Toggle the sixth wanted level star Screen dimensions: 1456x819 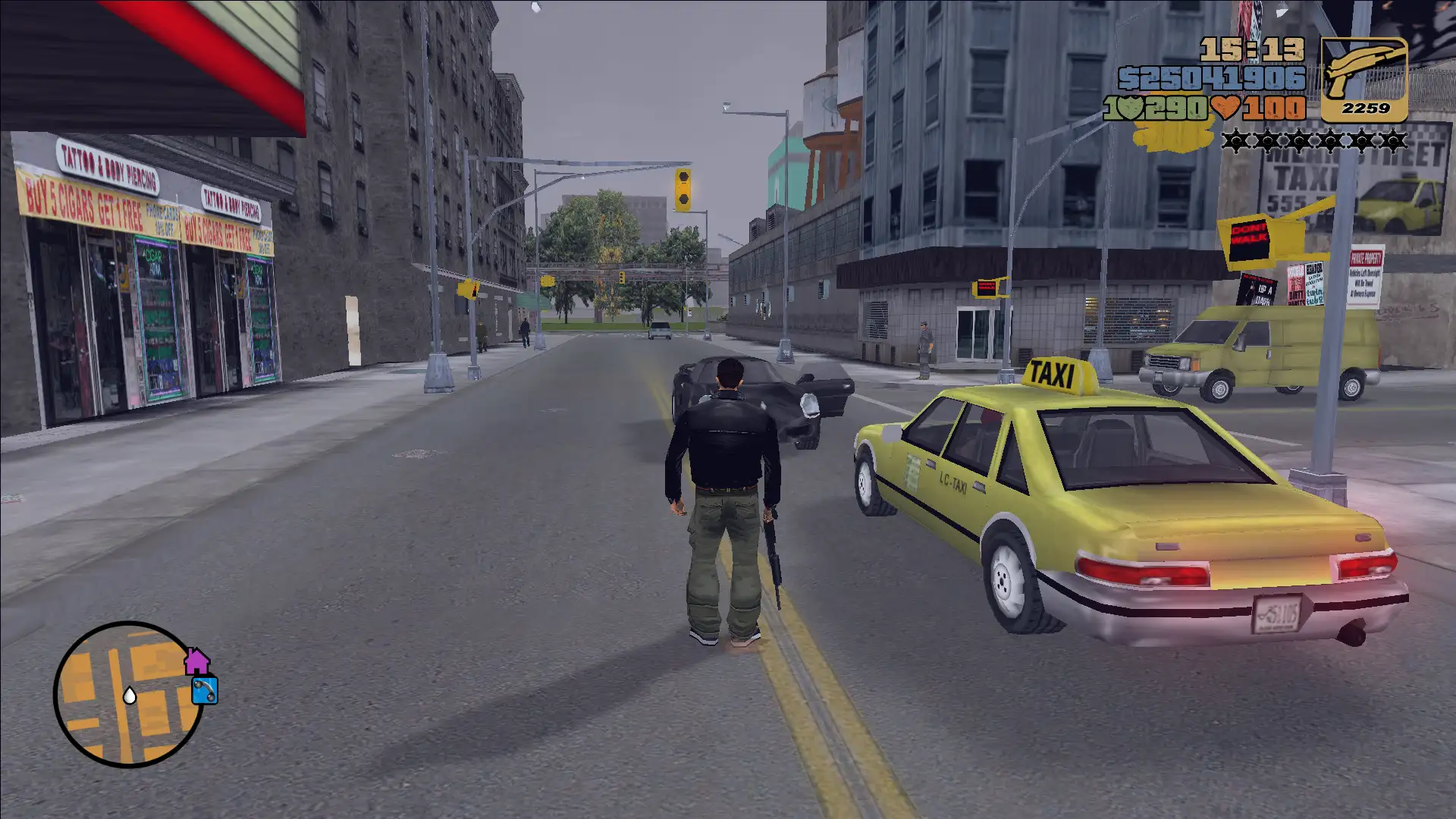click(x=1393, y=140)
